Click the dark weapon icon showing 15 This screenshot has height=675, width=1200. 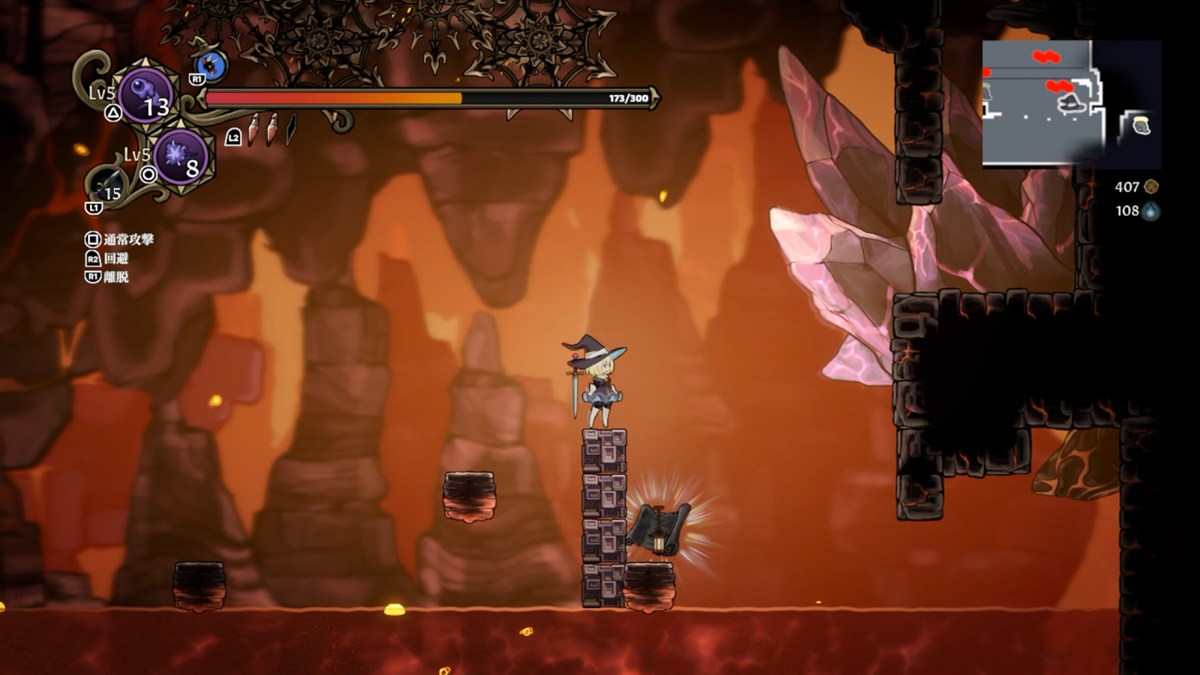pos(107,187)
